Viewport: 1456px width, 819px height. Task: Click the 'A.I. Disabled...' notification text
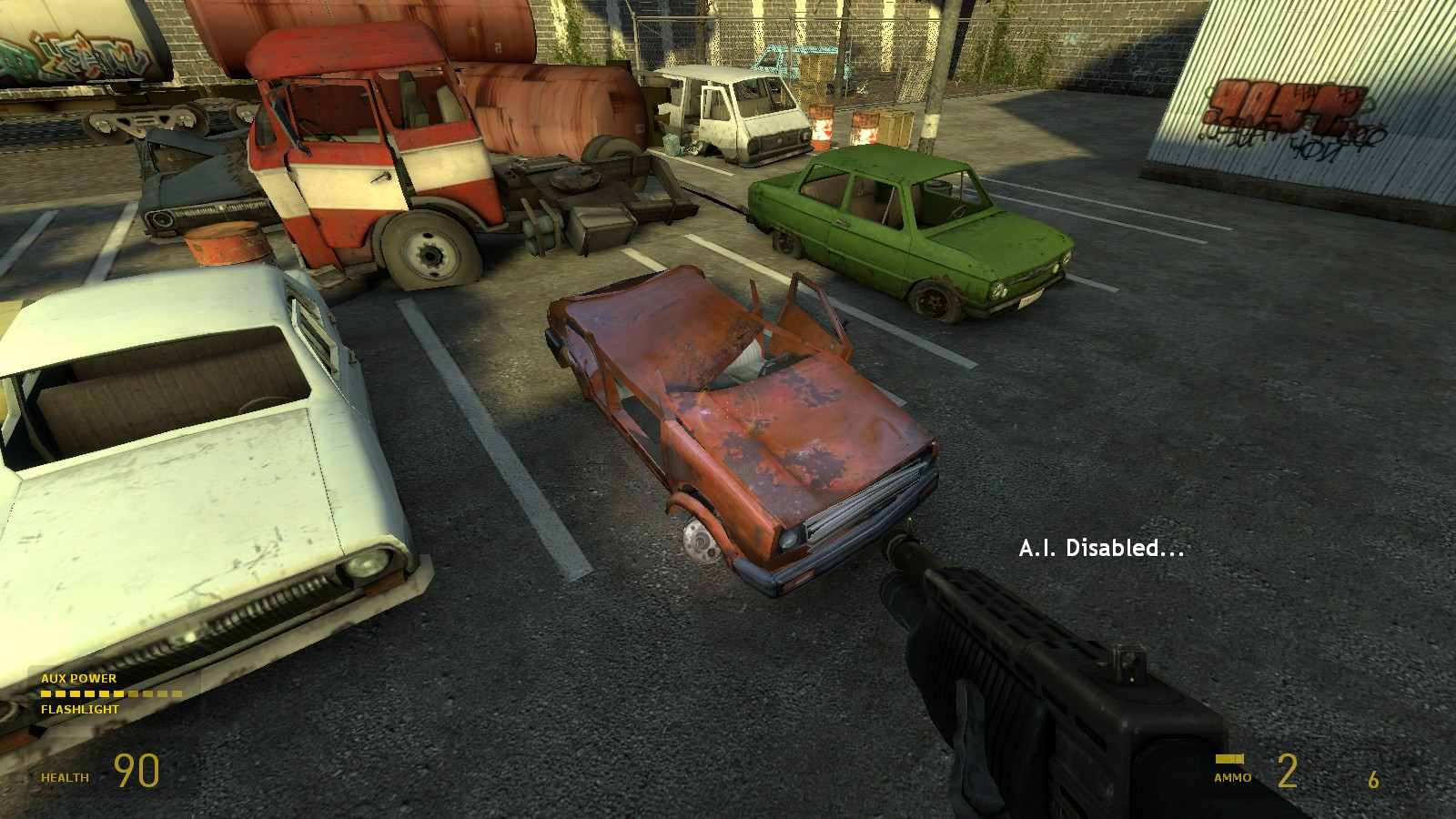(x=1101, y=549)
